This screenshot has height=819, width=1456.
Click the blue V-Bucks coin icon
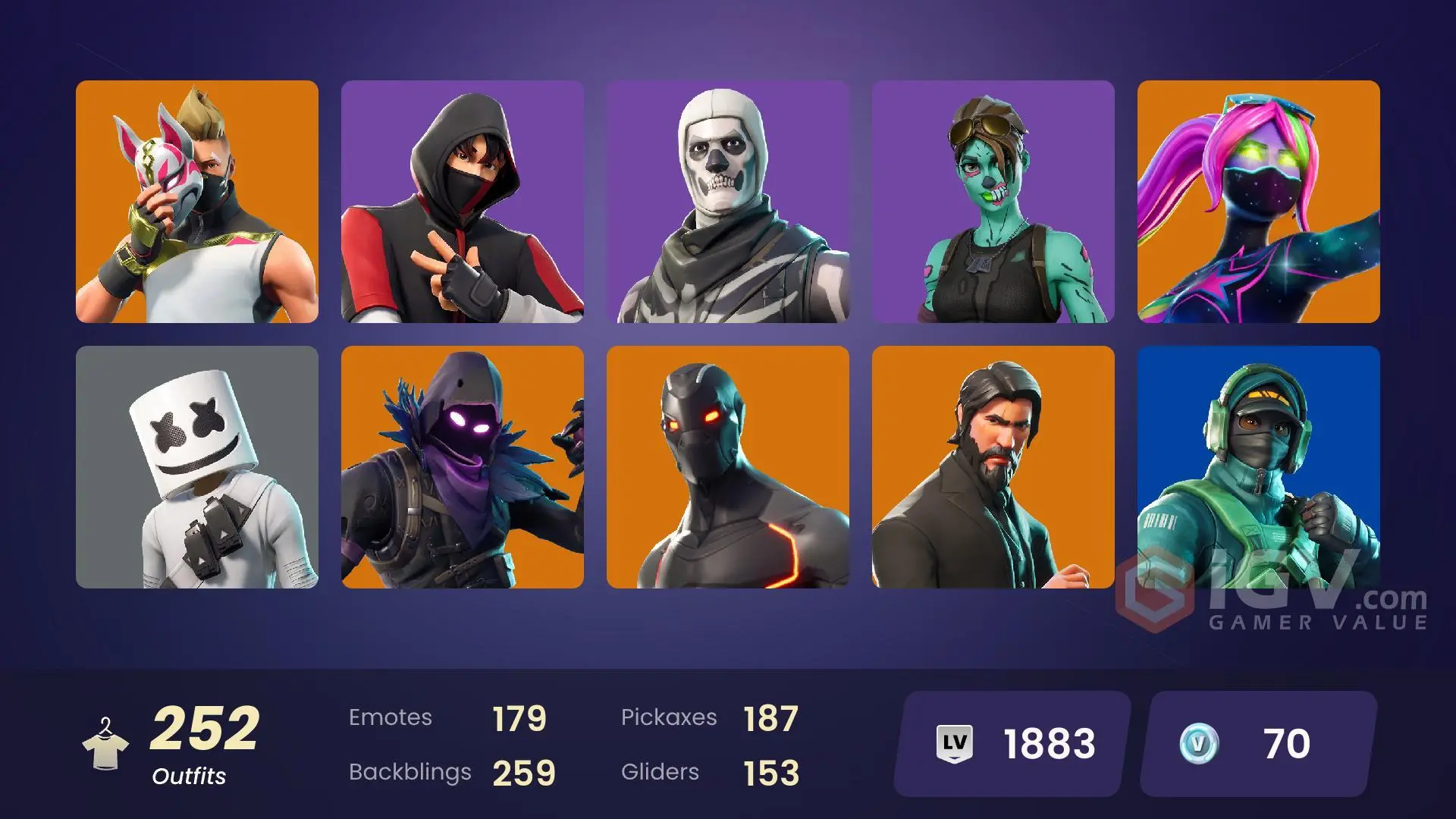click(1200, 744)
